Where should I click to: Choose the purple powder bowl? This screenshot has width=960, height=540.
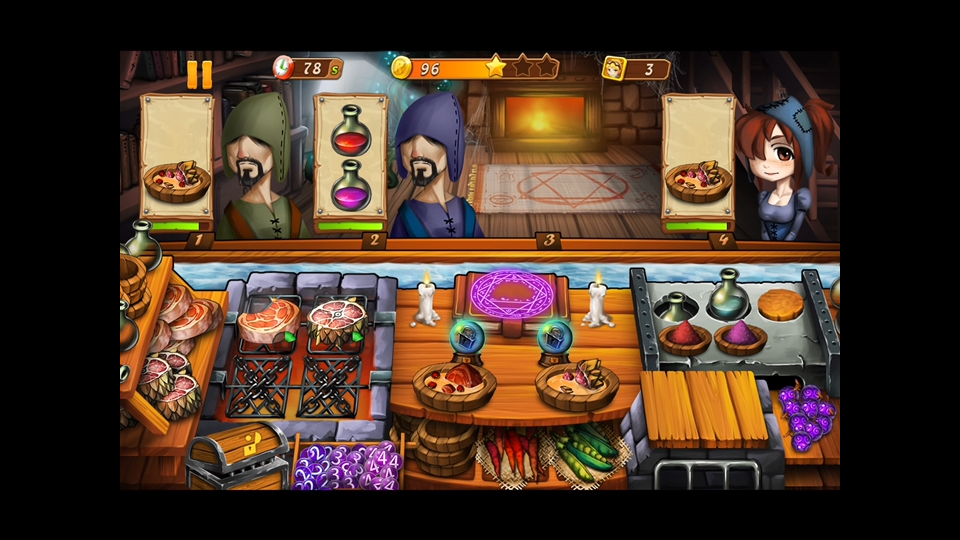click(741, 336)
